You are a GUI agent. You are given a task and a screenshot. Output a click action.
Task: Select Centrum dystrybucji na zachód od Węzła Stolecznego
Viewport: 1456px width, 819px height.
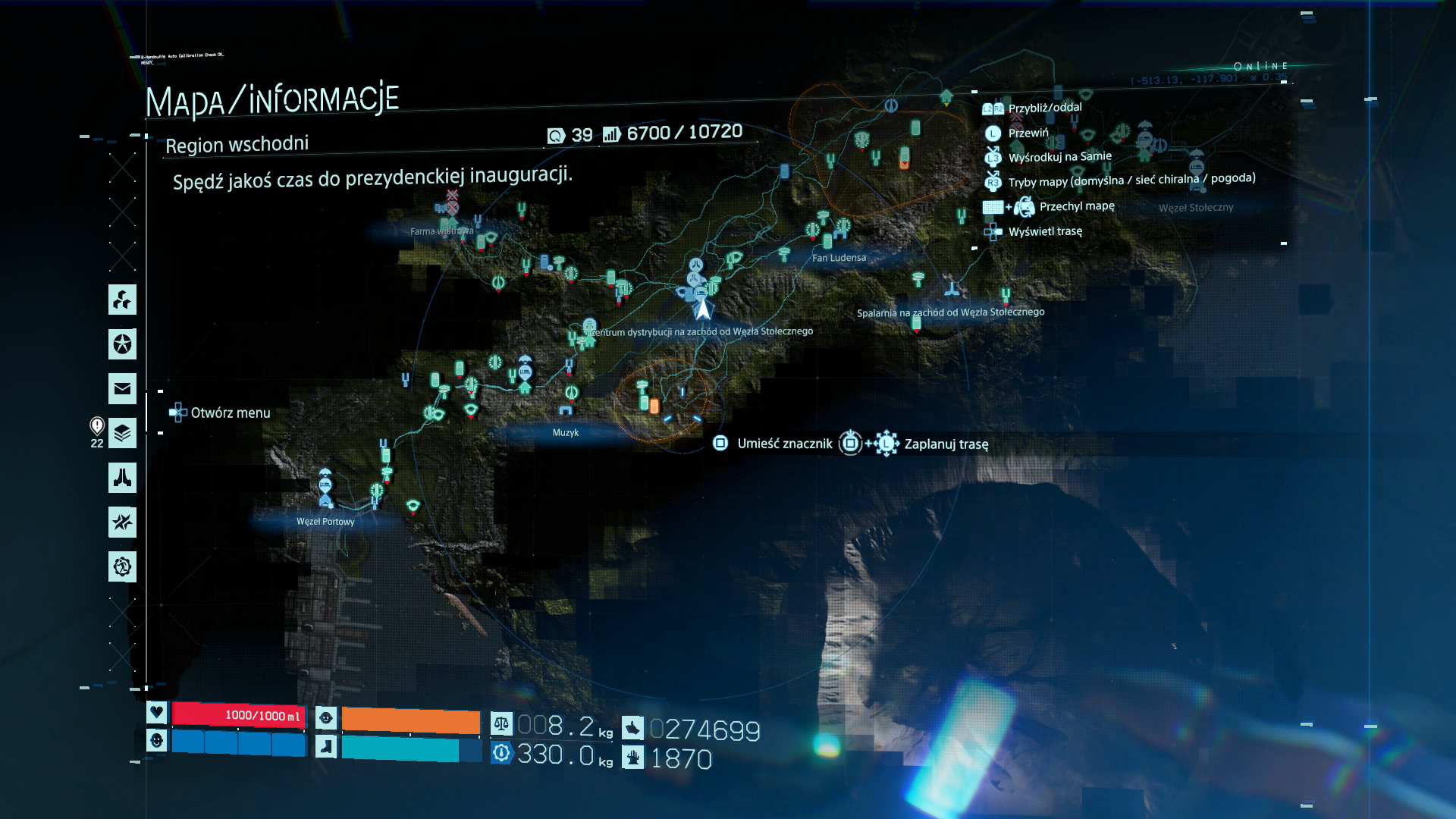[x=701, y=331]
